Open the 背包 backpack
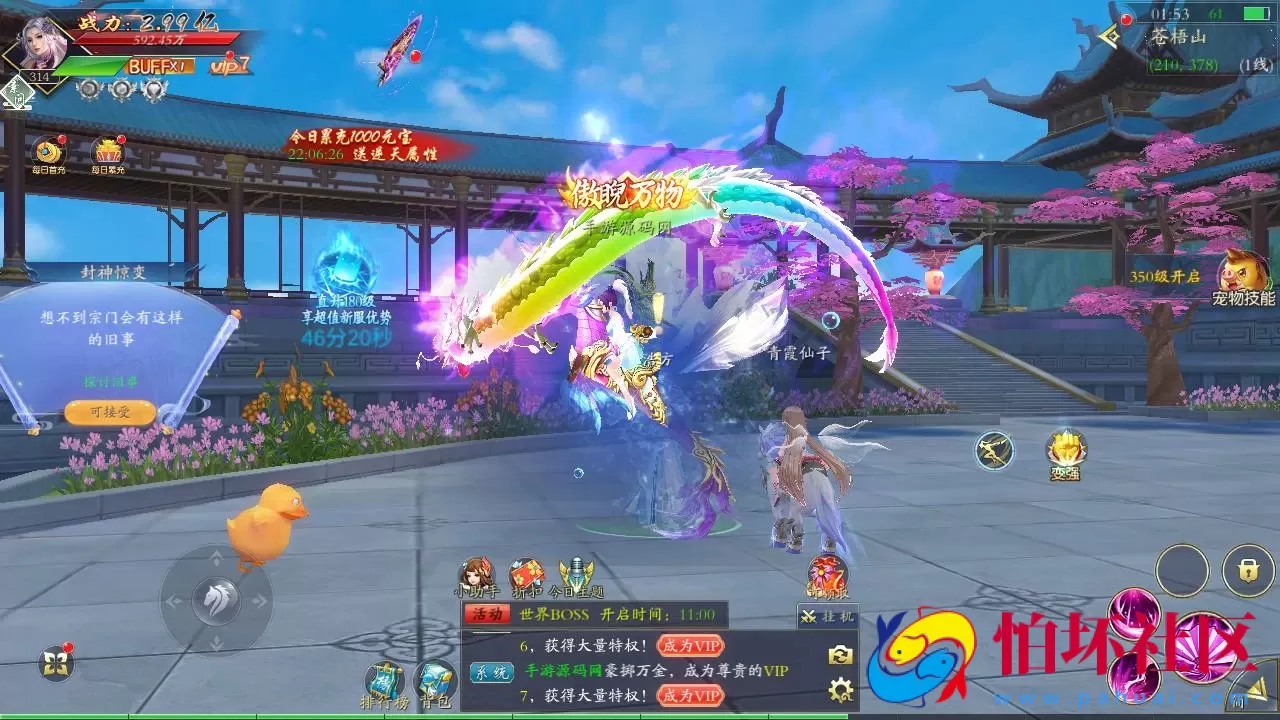1280x720 pixels. pyautogui.click(x=434, y=686)
